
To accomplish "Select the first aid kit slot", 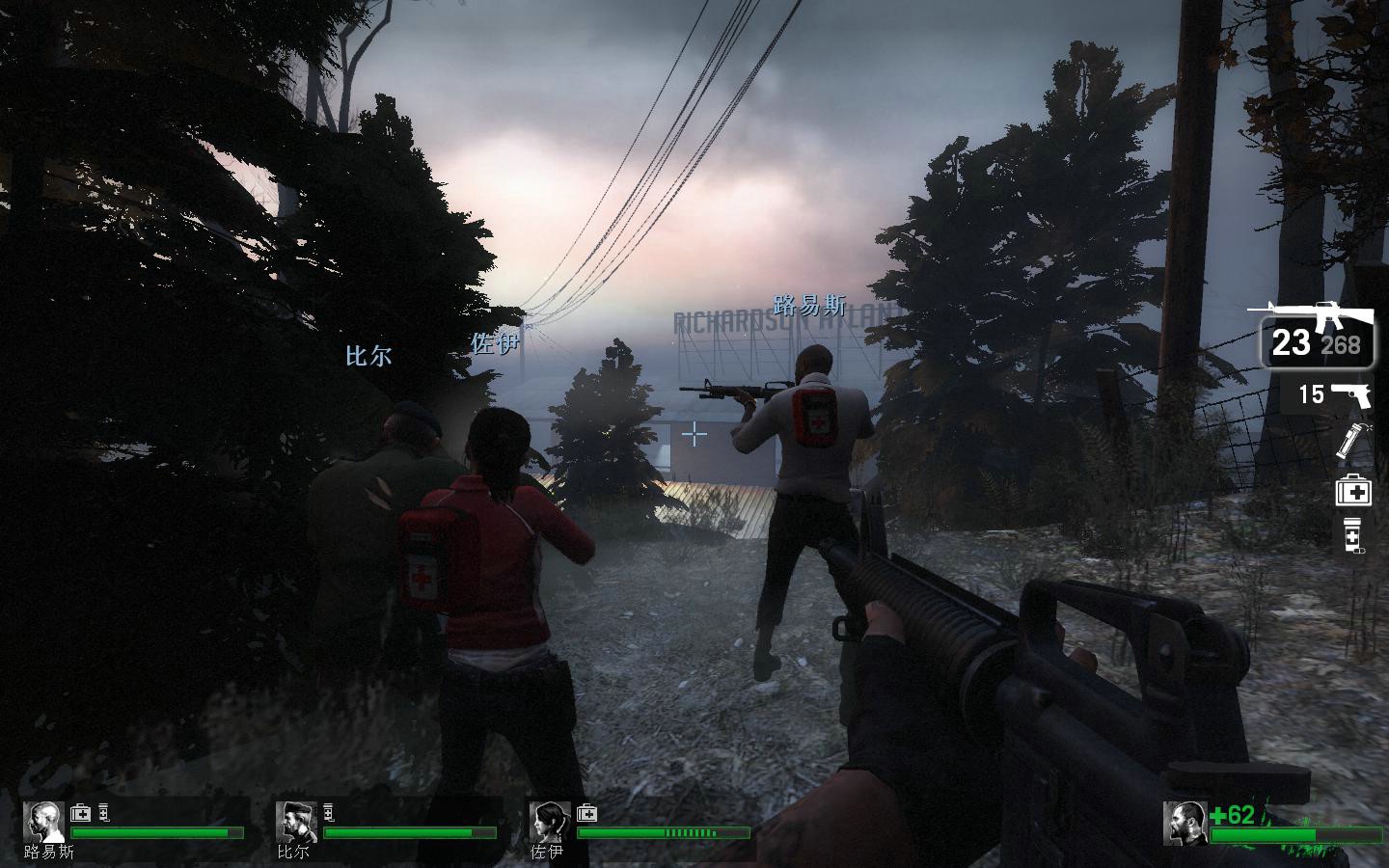I will click(x=1353, y=491).
